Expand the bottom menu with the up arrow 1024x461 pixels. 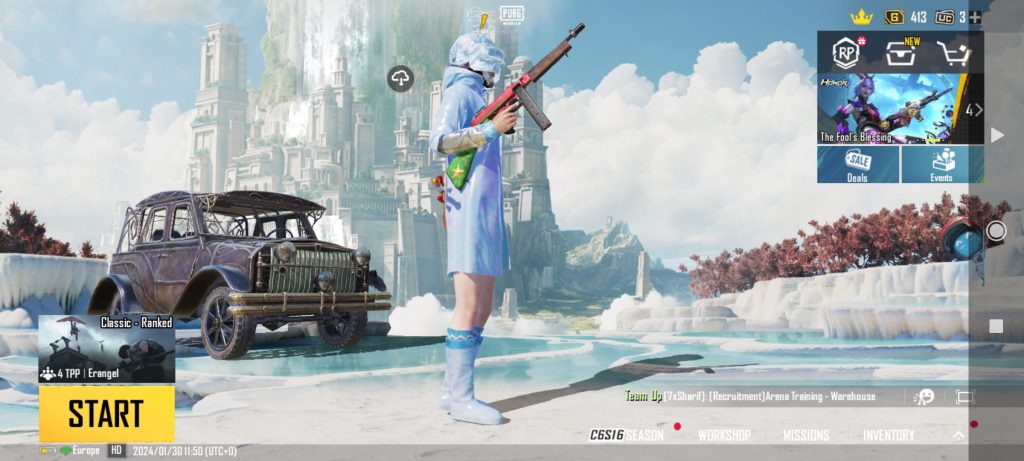pyautogui.click(x=958, y=435)
